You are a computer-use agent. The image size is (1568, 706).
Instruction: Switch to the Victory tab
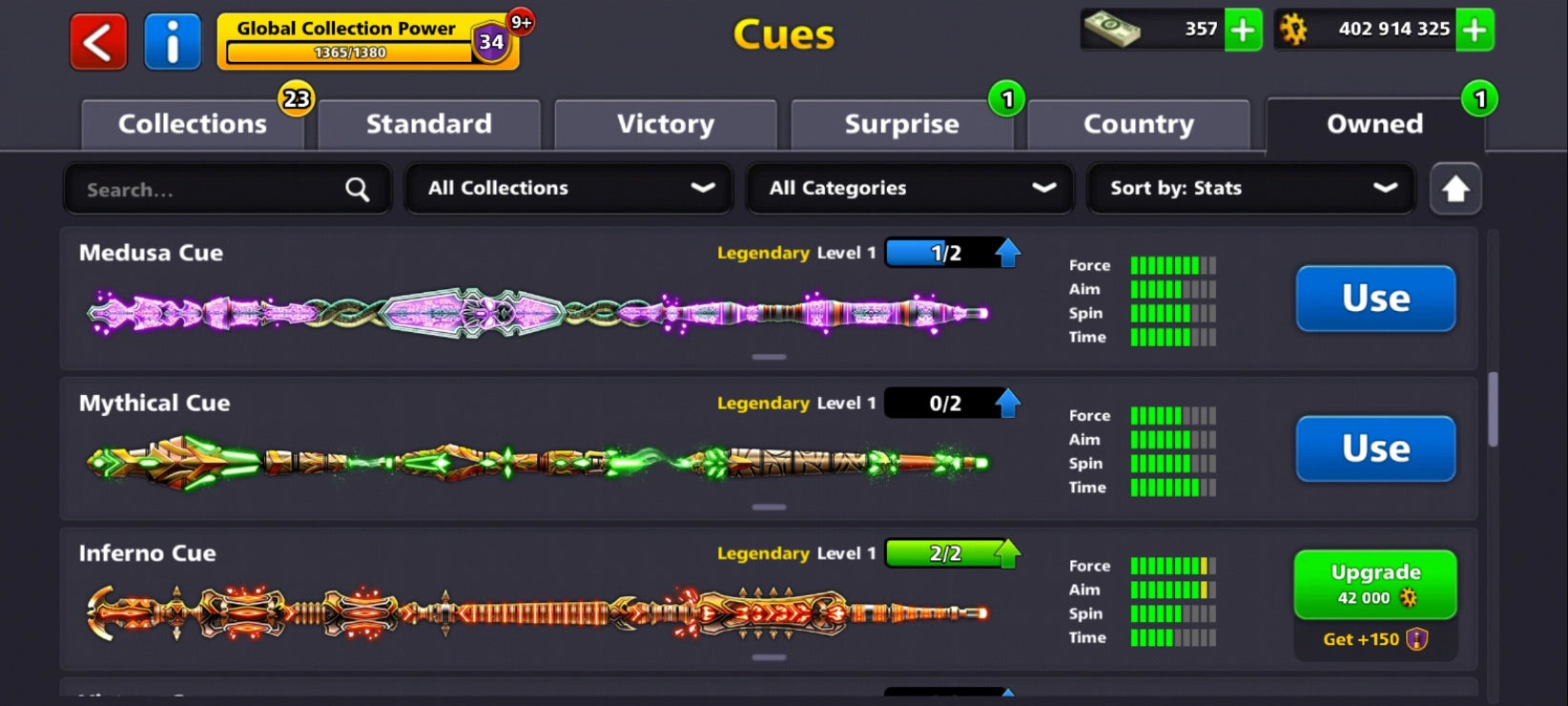664,123
